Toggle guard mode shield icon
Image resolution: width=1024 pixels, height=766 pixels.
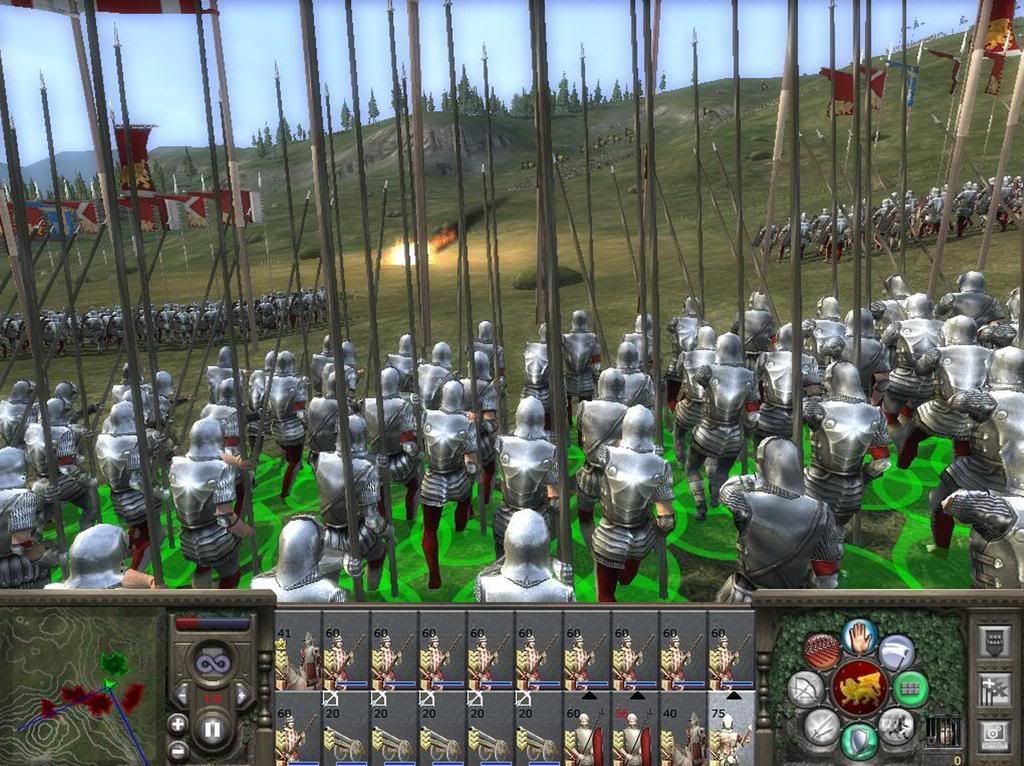click(859, 742)
